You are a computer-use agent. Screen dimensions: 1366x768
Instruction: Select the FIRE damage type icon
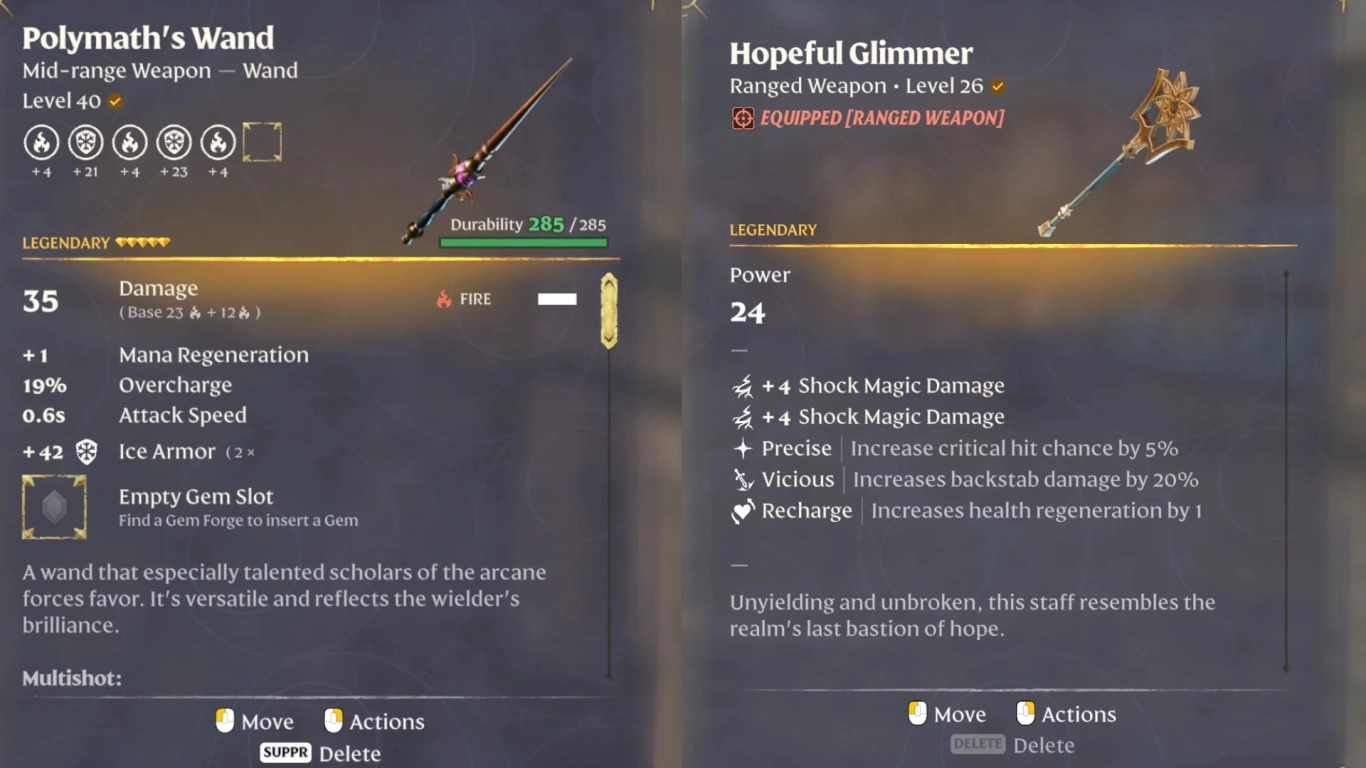[444, 298]
